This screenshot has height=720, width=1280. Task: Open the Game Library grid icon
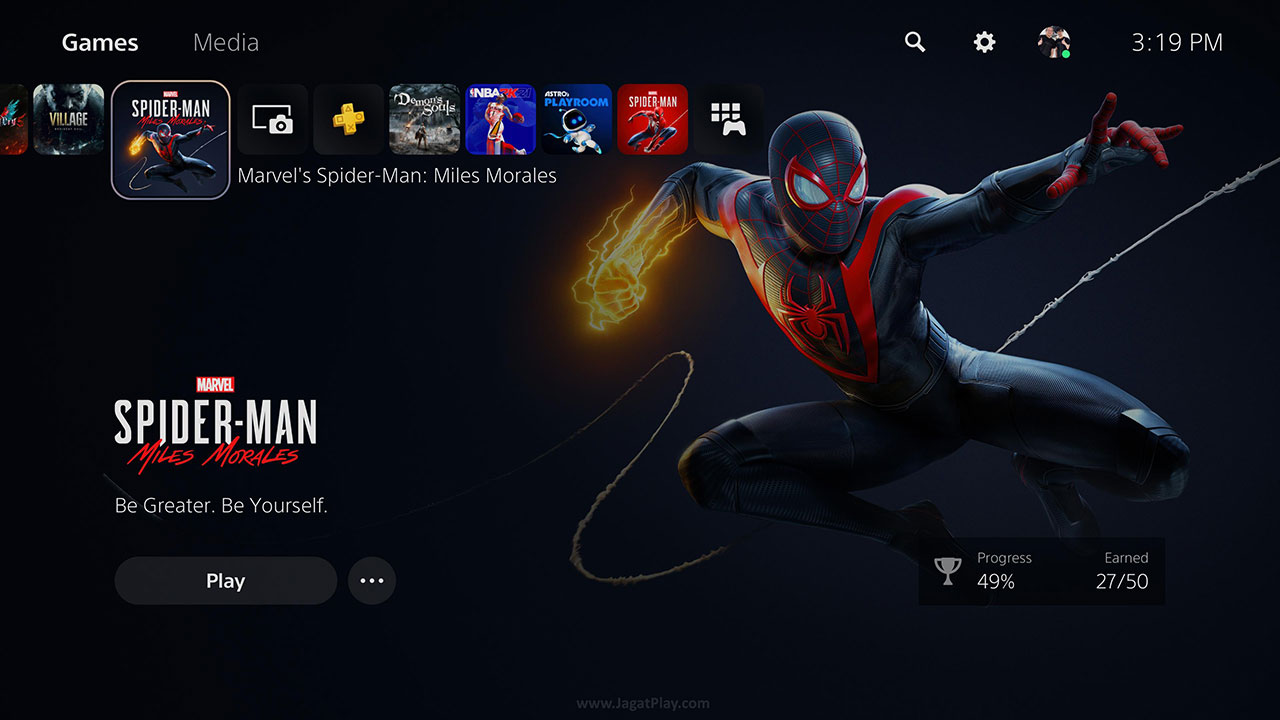[x=729, y=119]
